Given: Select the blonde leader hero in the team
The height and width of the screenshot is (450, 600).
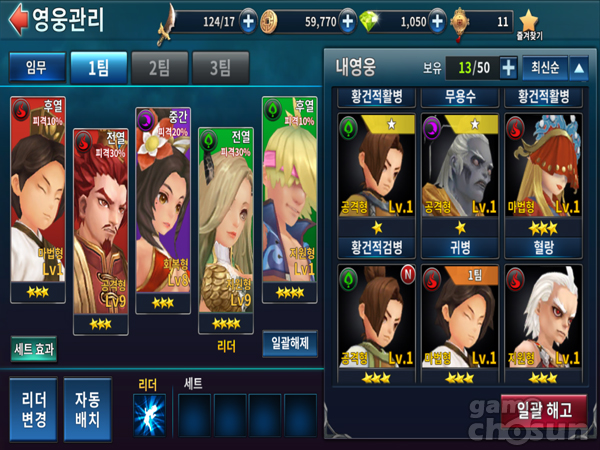Looking at the screenshot, I should point(226,230).
